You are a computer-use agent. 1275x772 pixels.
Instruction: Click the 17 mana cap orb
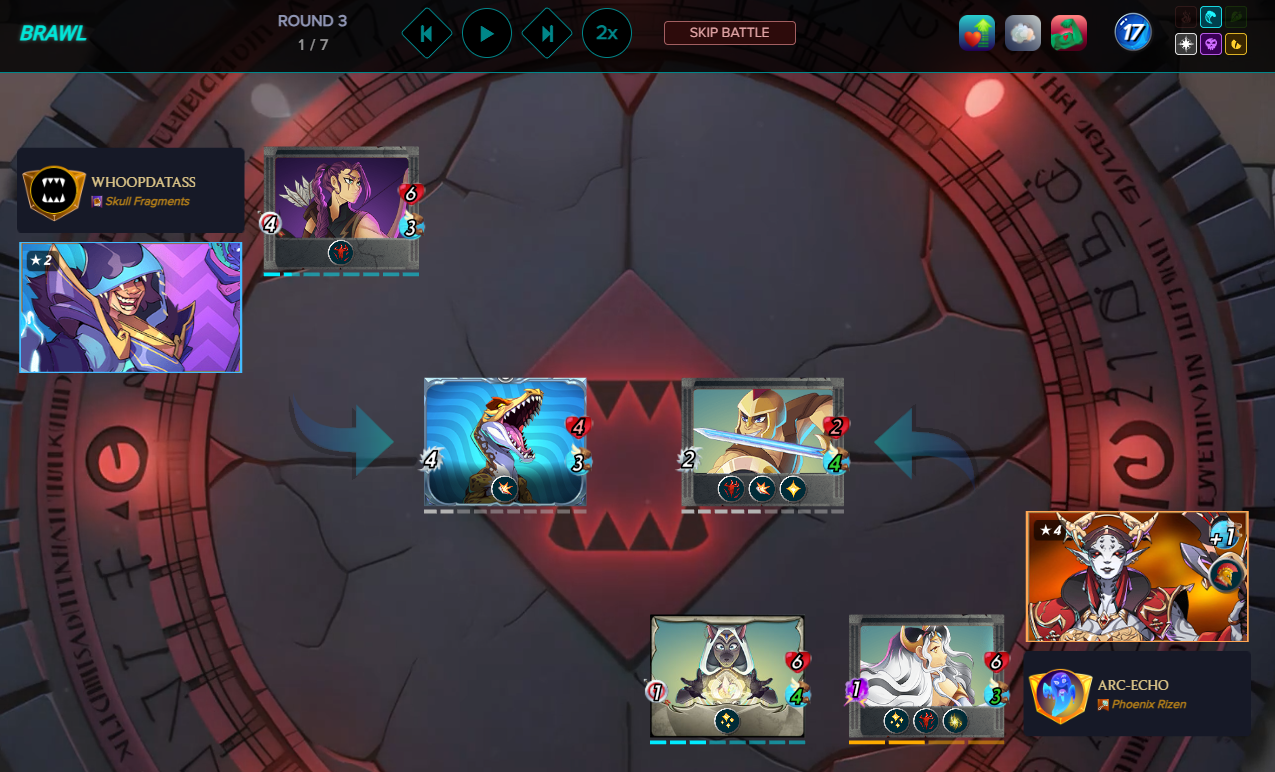[1133, 33]
